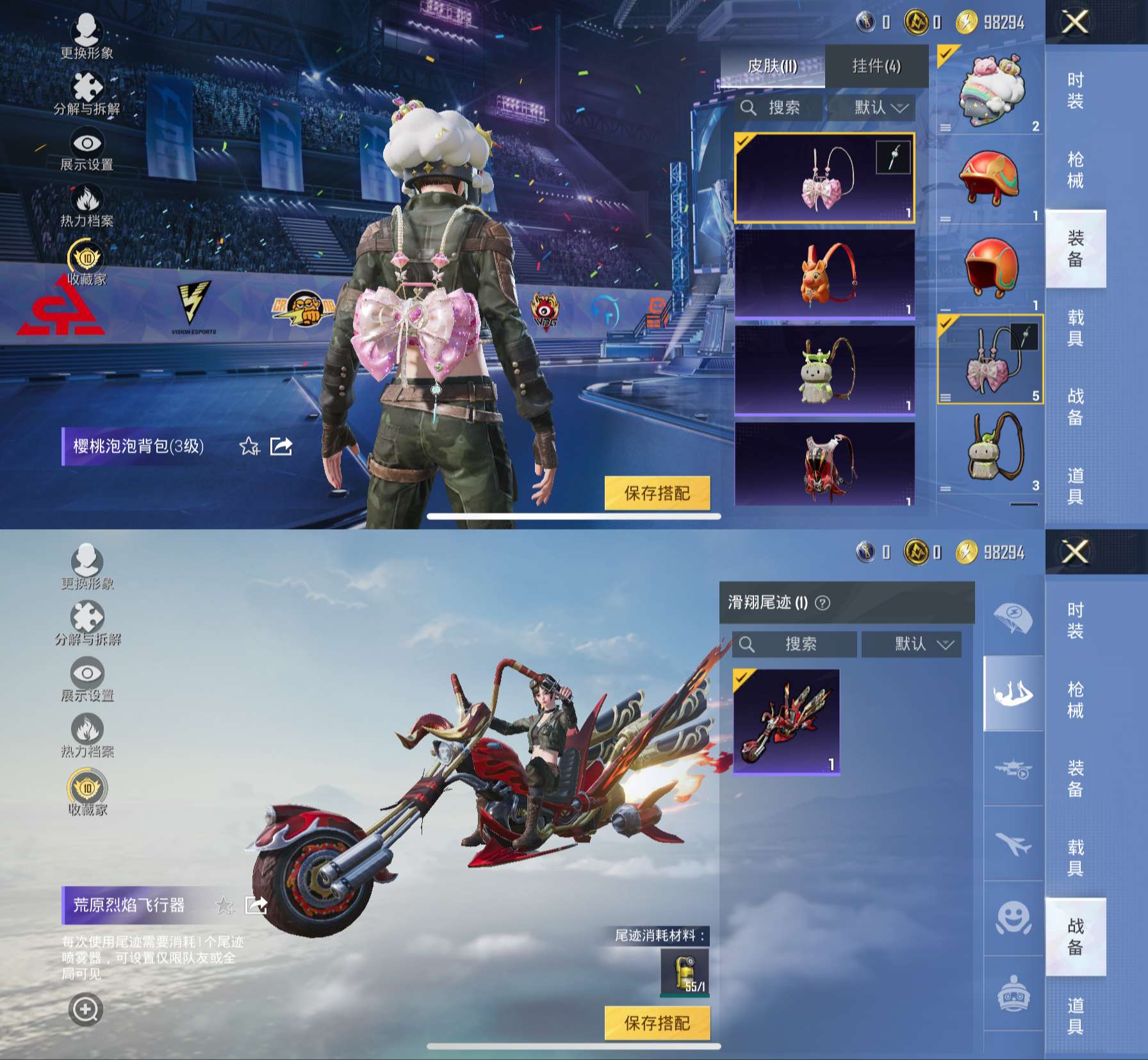Click the magnifier zoom-in icon
Screen dimensions: 1148x1060
point(85,1009)
